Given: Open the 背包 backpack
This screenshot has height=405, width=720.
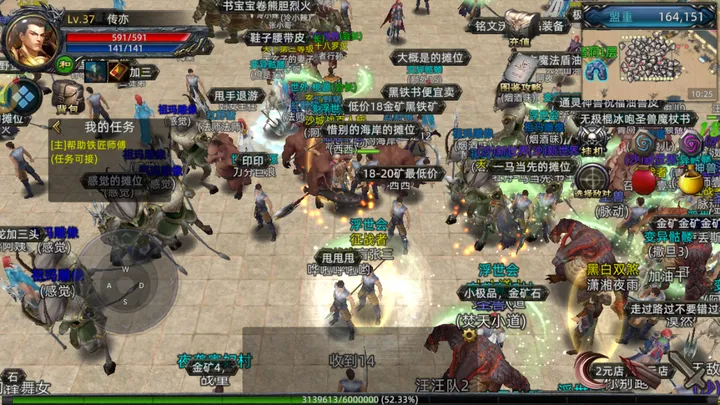Looking at the screenshot, I should [x=67, y=95].
